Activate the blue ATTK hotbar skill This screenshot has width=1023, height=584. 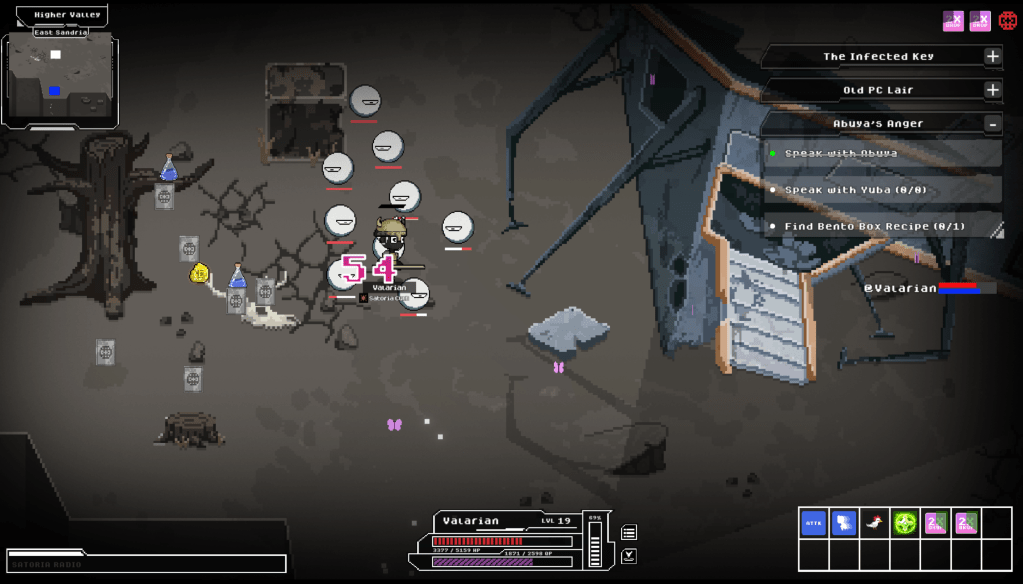(814, 522)
